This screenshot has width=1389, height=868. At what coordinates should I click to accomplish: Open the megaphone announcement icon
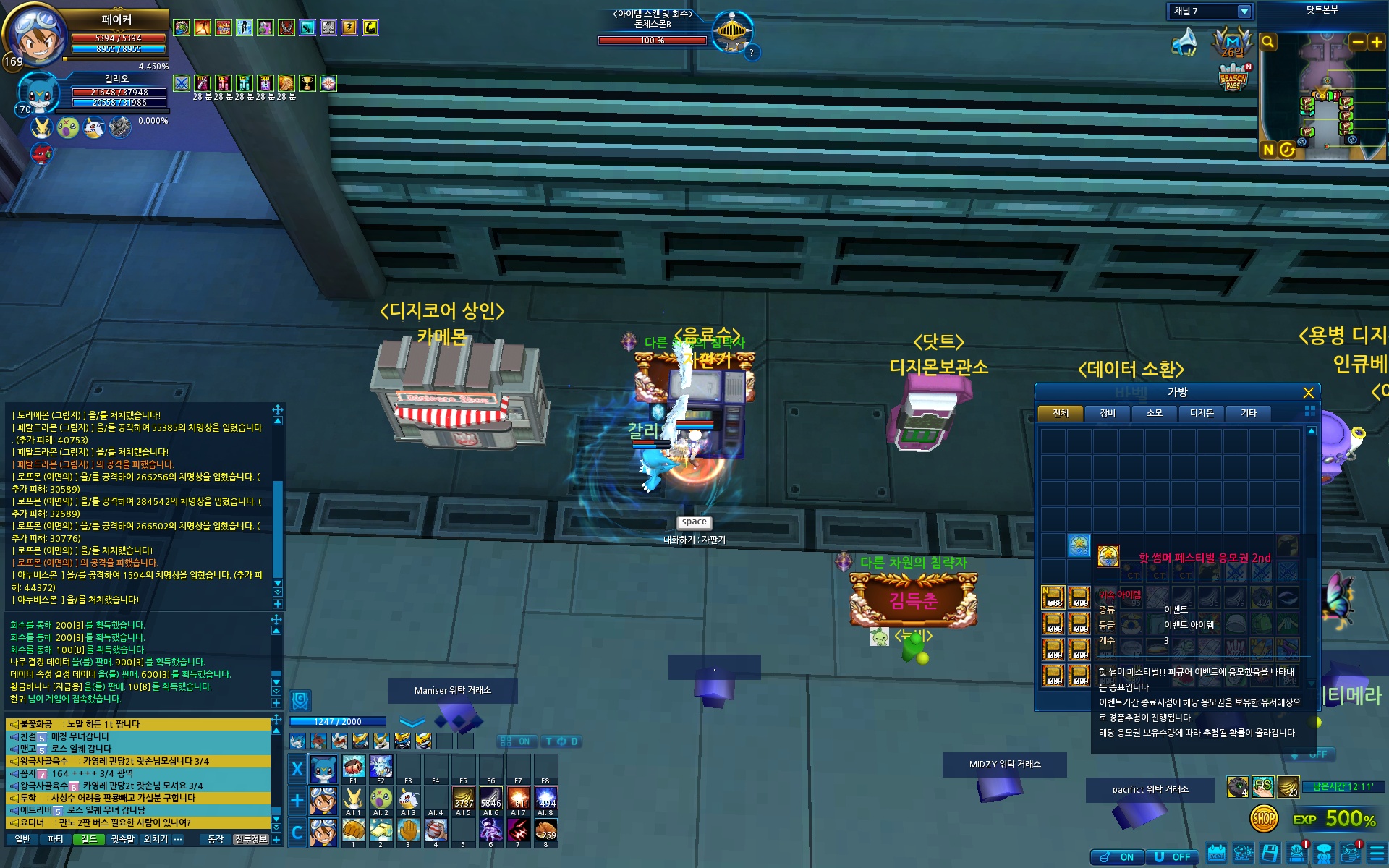[1184, 42]
